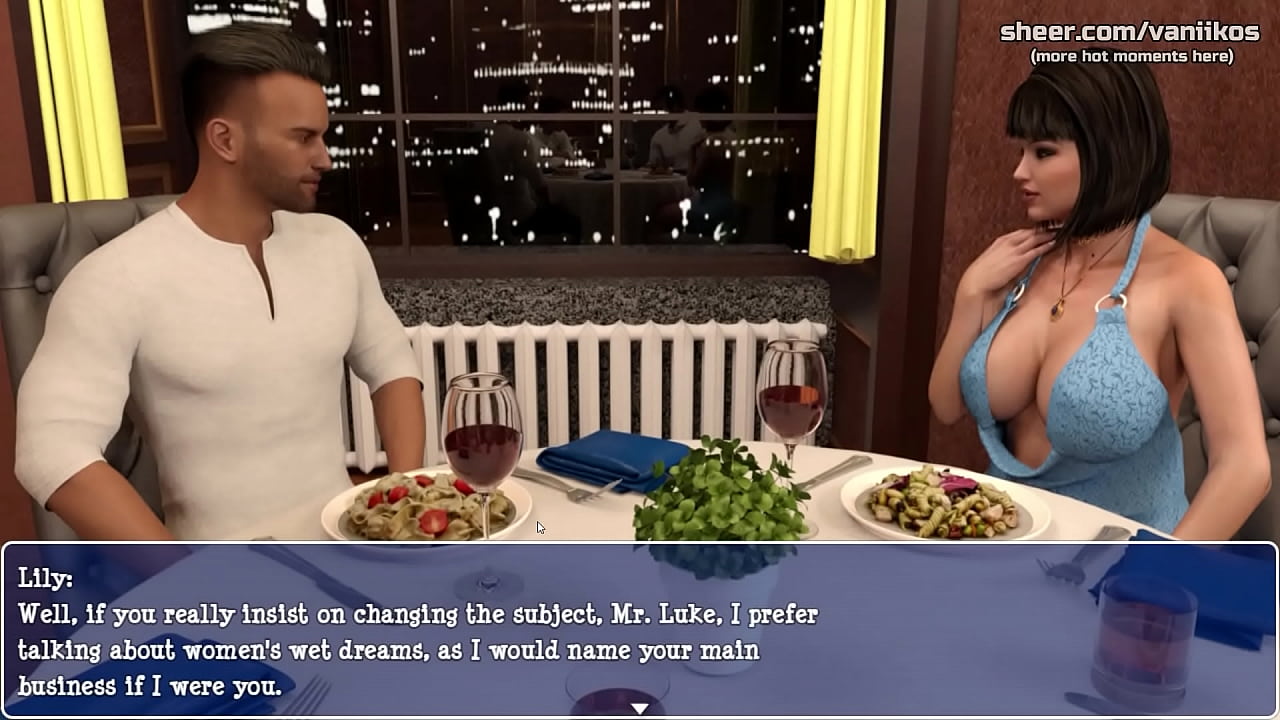Advance dialogue with the white down arrow
The width and height of the screenshot is (1280, 720).
(x=639, y=708)
